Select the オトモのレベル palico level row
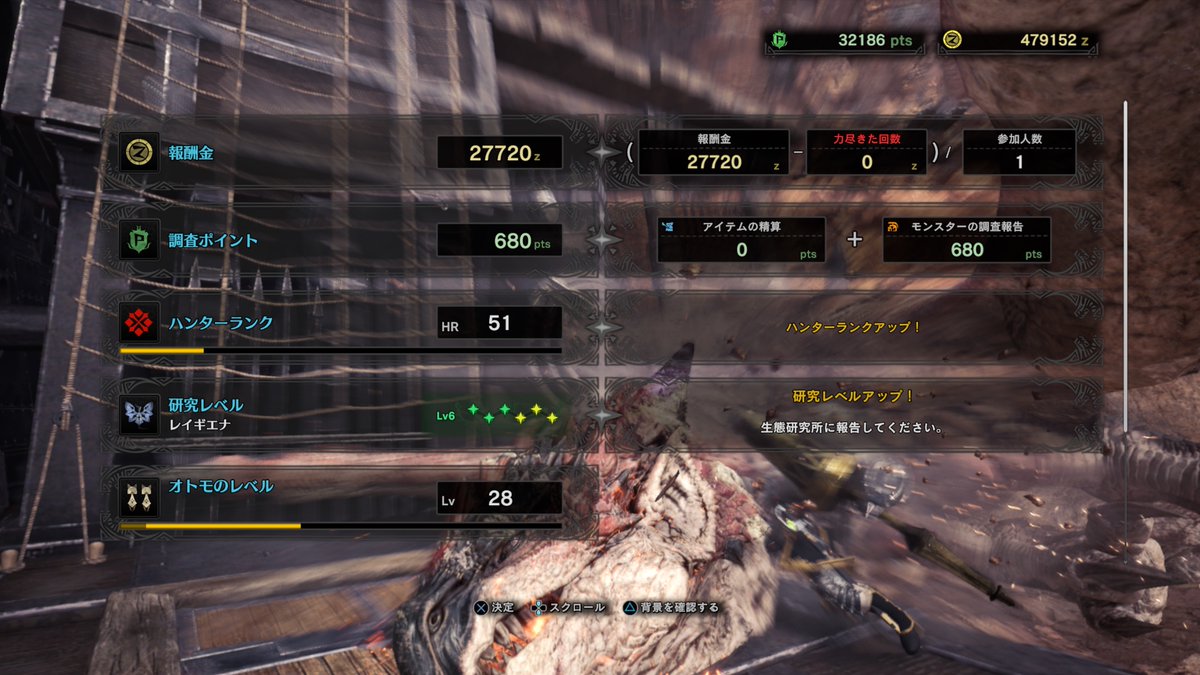The height and width of the screenshot is (675, 1200). [x=340, y=497]
